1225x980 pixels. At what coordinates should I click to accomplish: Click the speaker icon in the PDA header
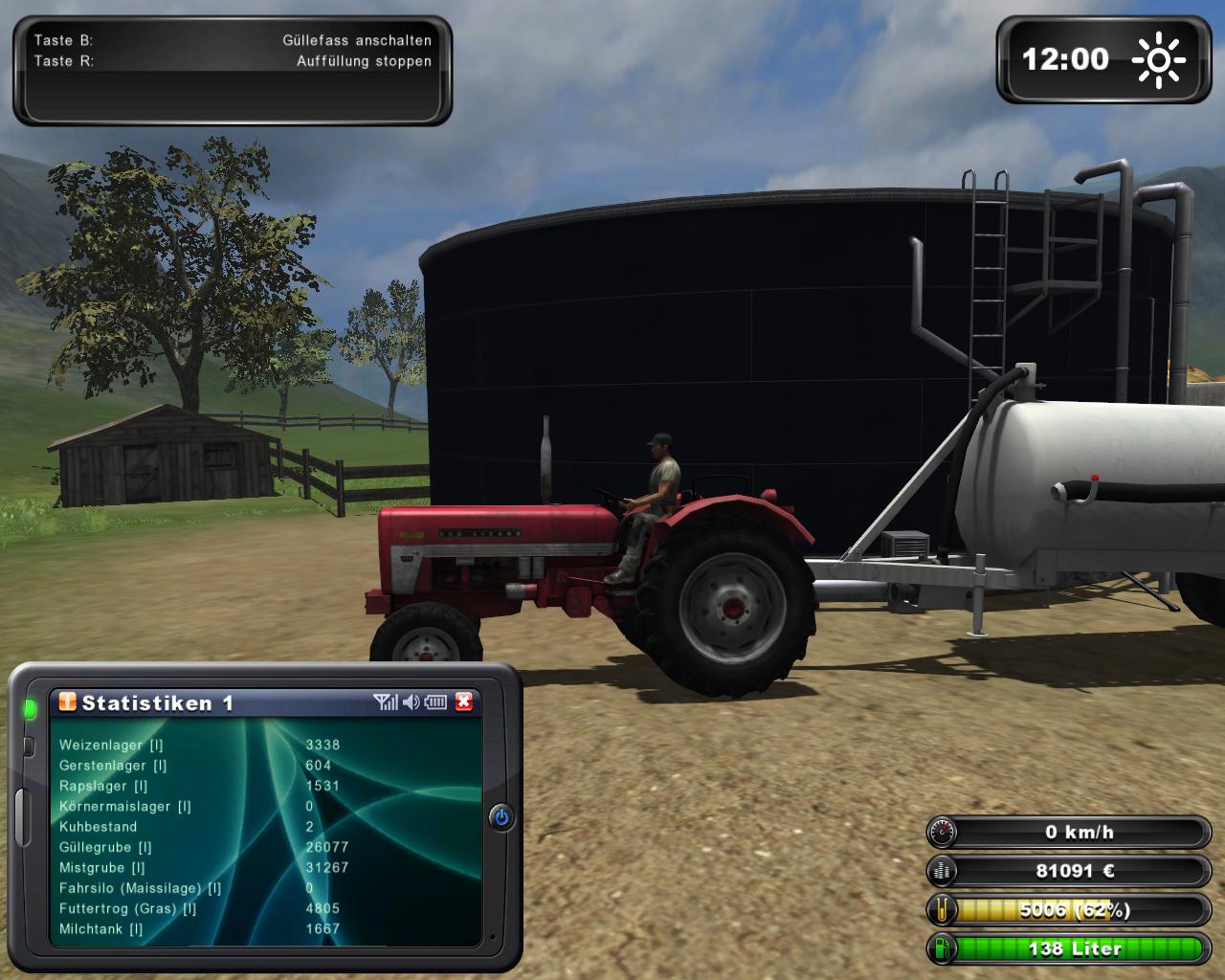pos(412,702)
